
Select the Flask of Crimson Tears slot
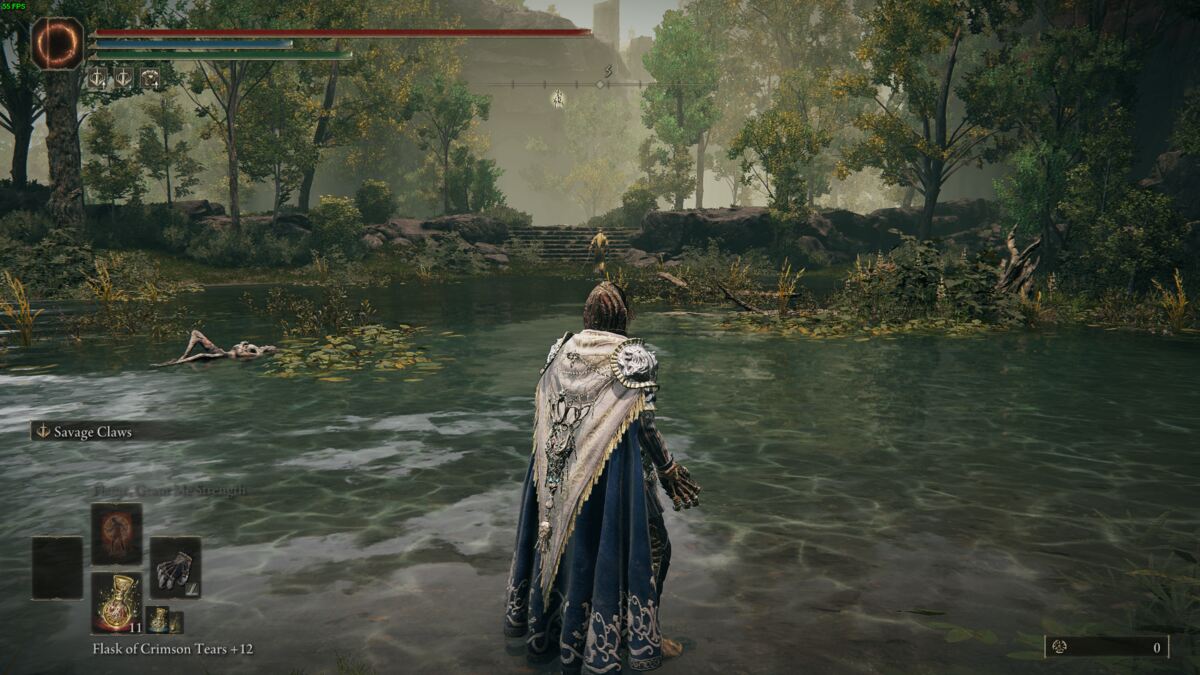pyautogui.click(x=117, y=602)
